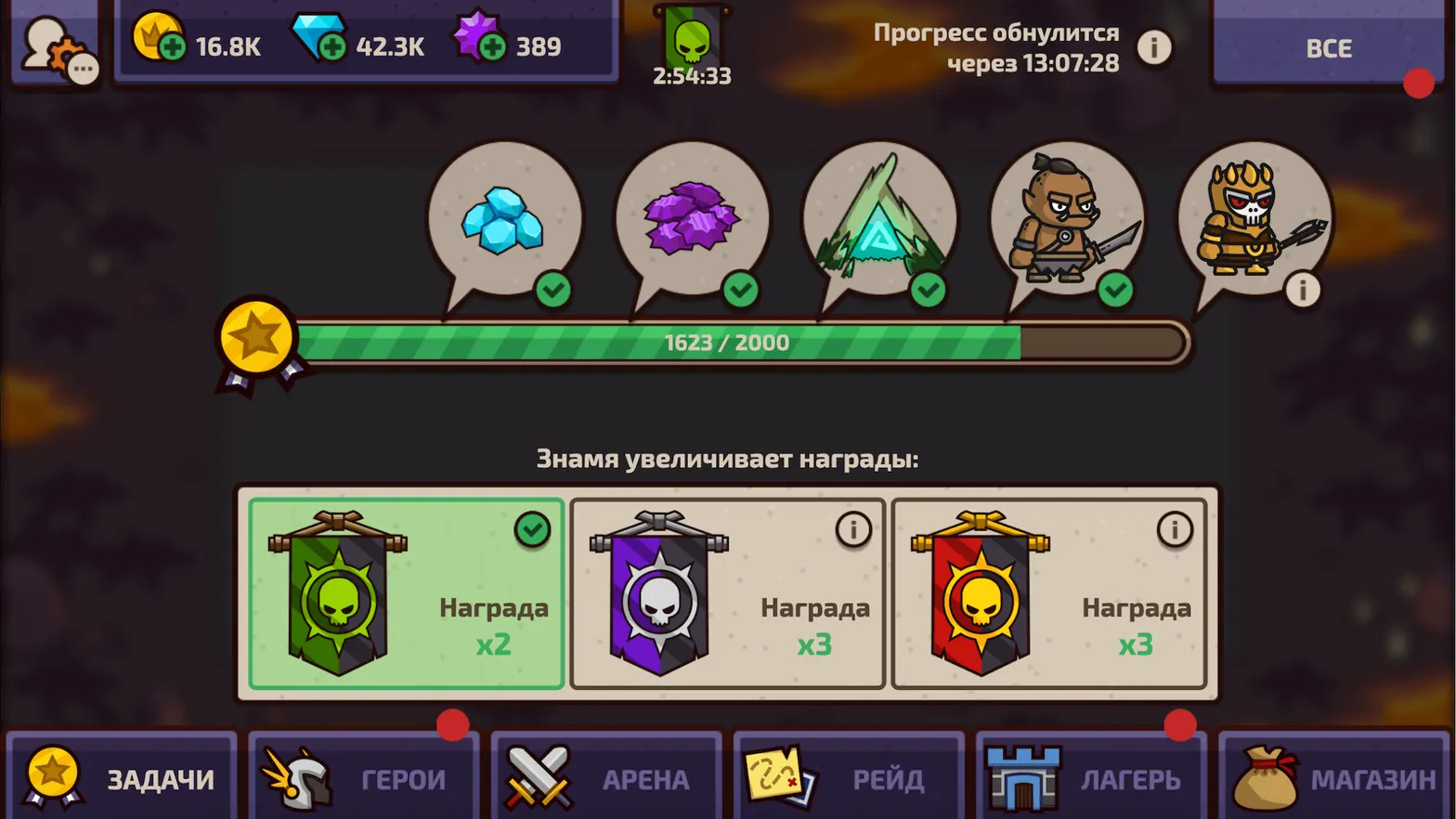View the blue crystals milestone reward

pyautogui.click(x=504, y=218)
